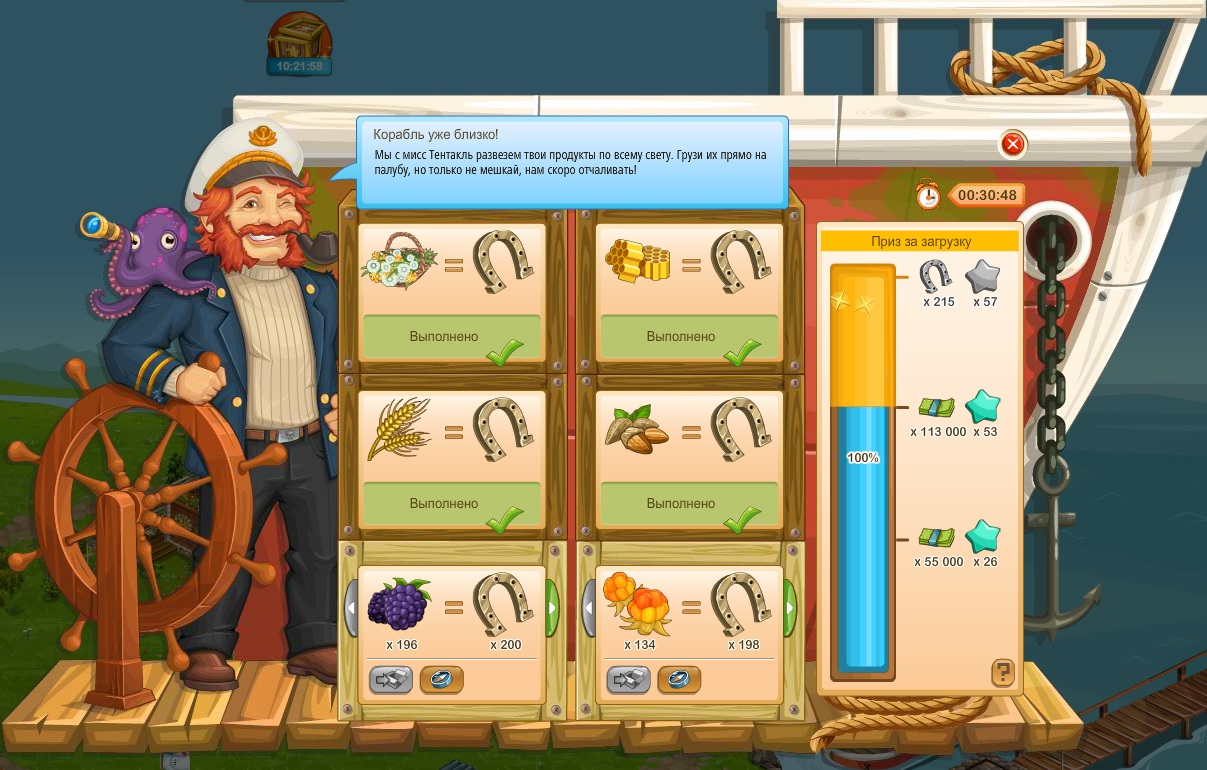The height and width of the screenshot is (770, 1207).
Task: Load blackberries into the crate
Action: tap(391, 680)
